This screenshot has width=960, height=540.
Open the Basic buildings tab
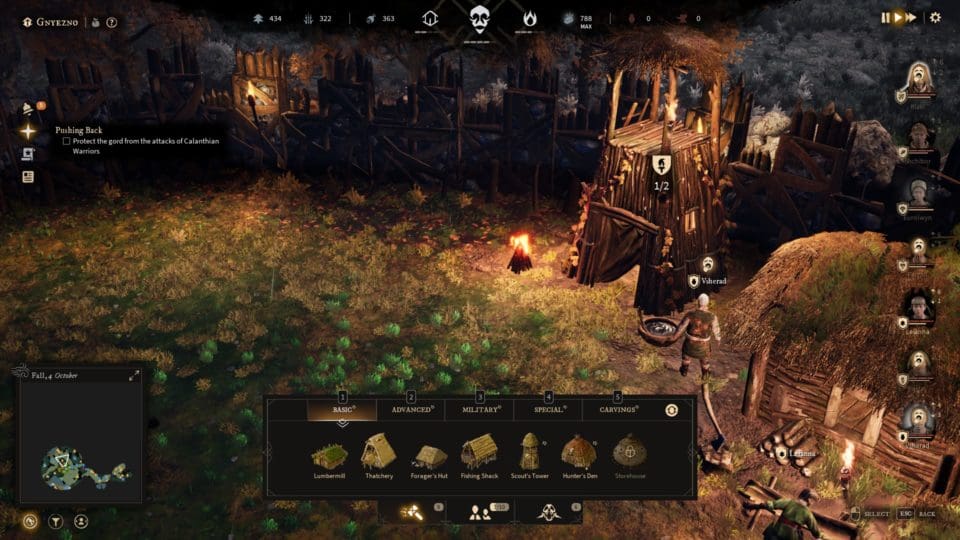[342, 409]
